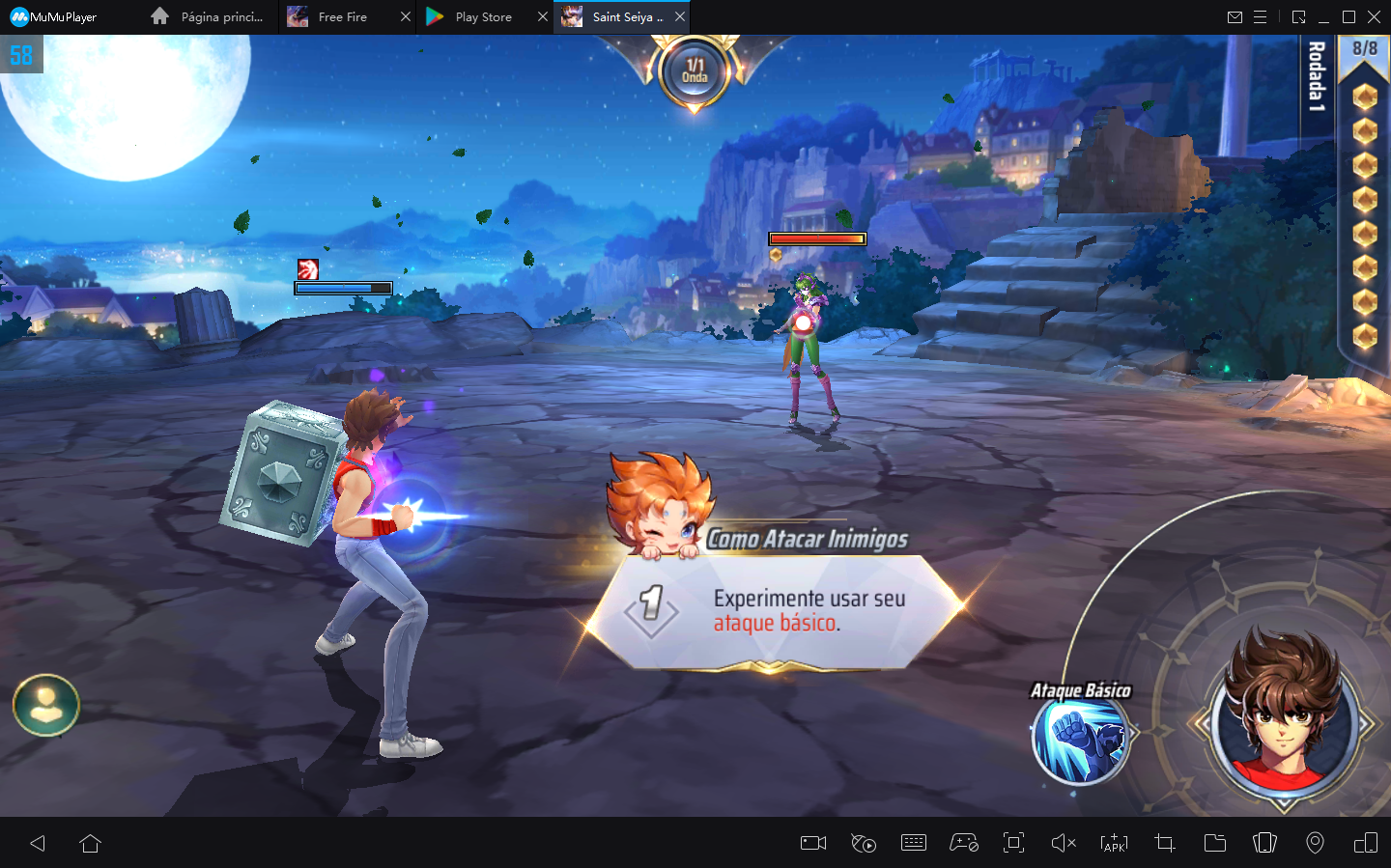Open the gamepad configuration icon
1391x868 pixels.
point(965,843)
